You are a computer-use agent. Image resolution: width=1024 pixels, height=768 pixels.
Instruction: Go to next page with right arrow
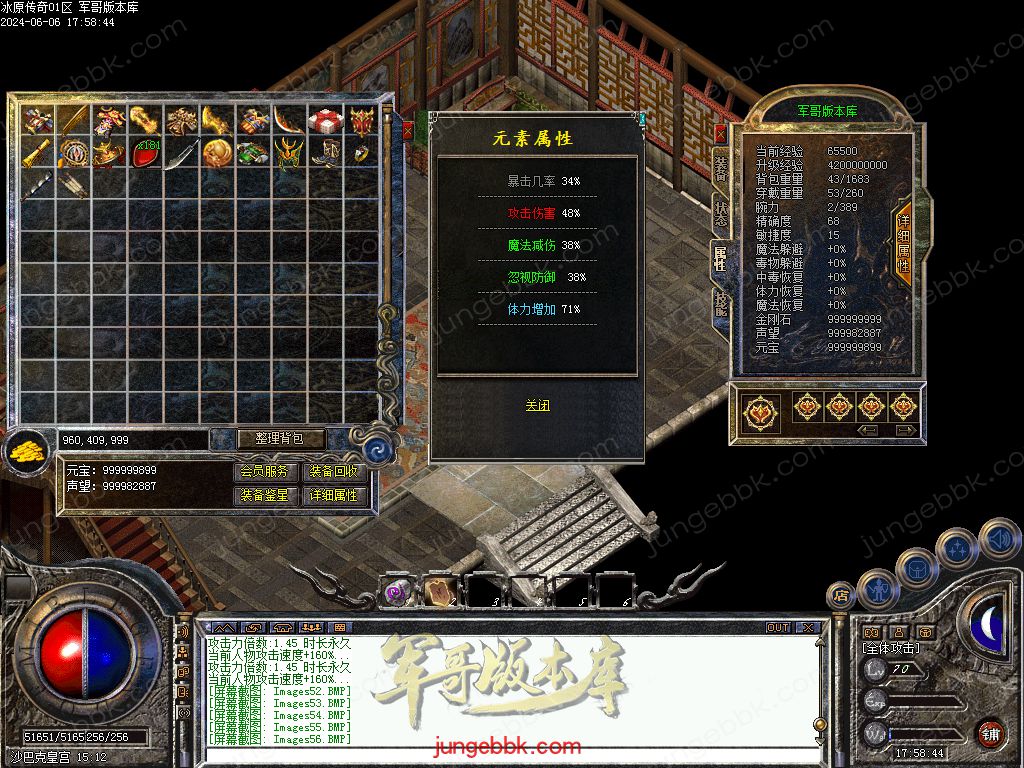point(905,430)
